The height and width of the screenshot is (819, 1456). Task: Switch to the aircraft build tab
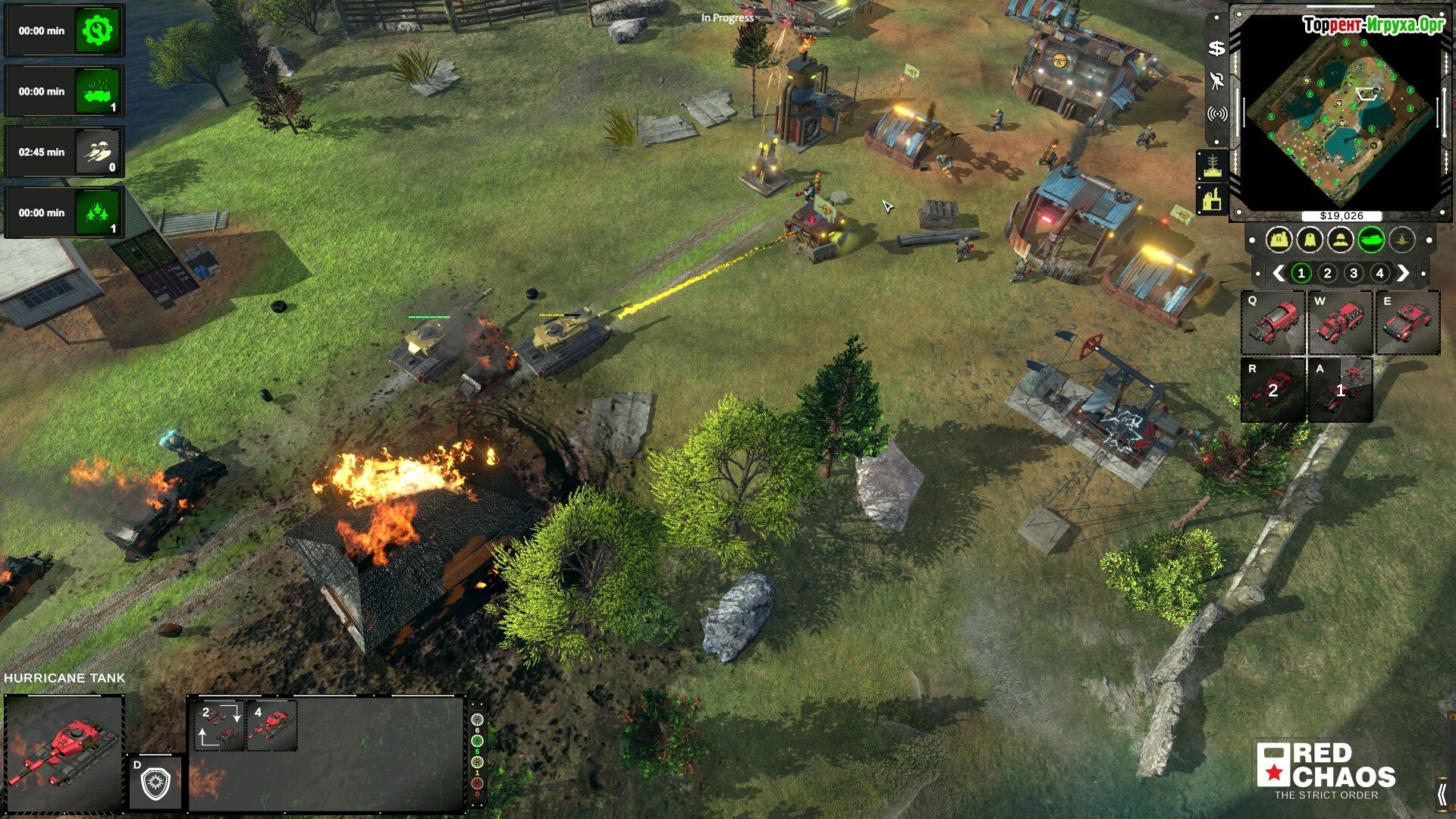(1401, 240)
